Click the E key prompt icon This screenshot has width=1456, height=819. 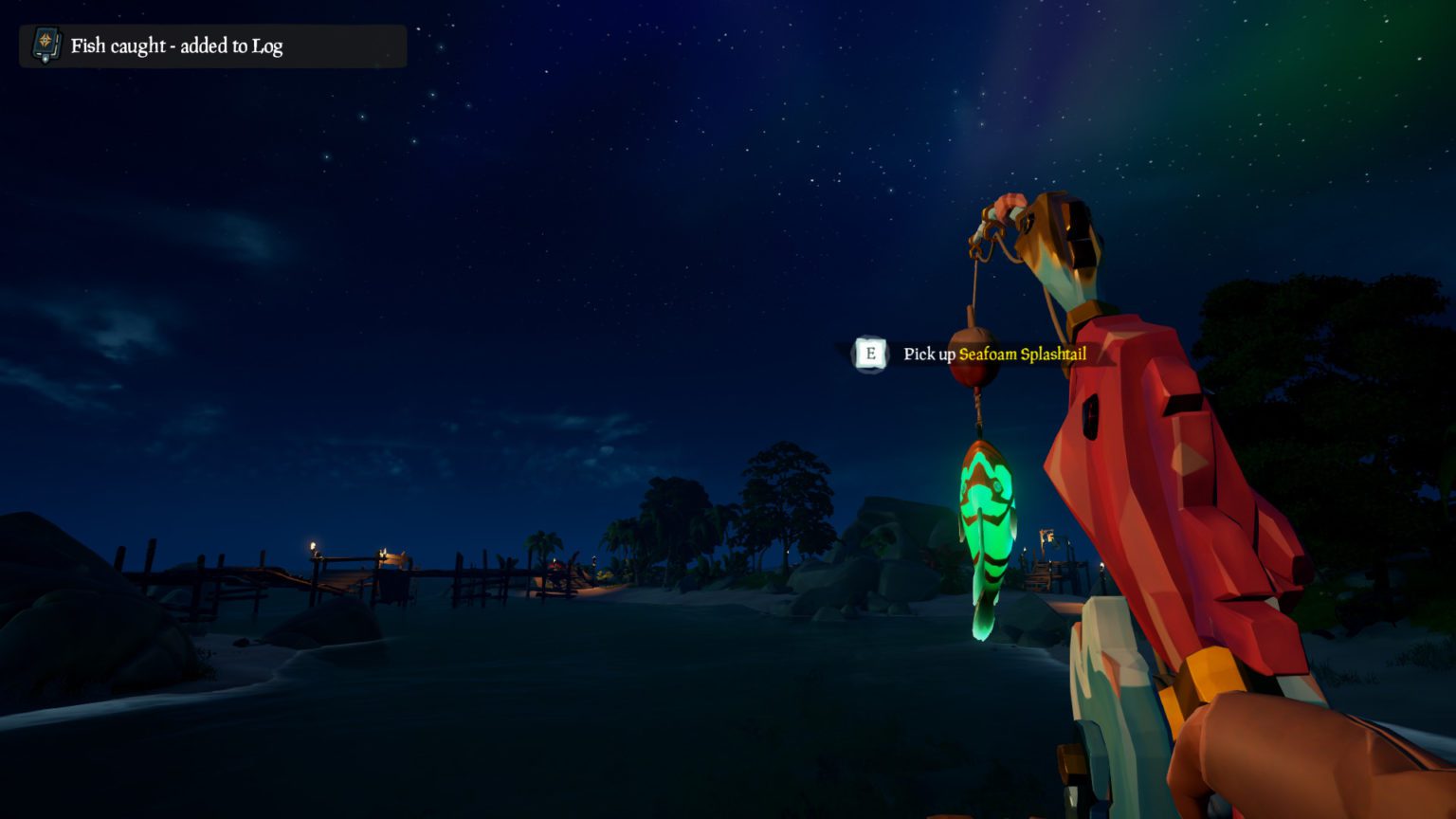pos(870,355)
